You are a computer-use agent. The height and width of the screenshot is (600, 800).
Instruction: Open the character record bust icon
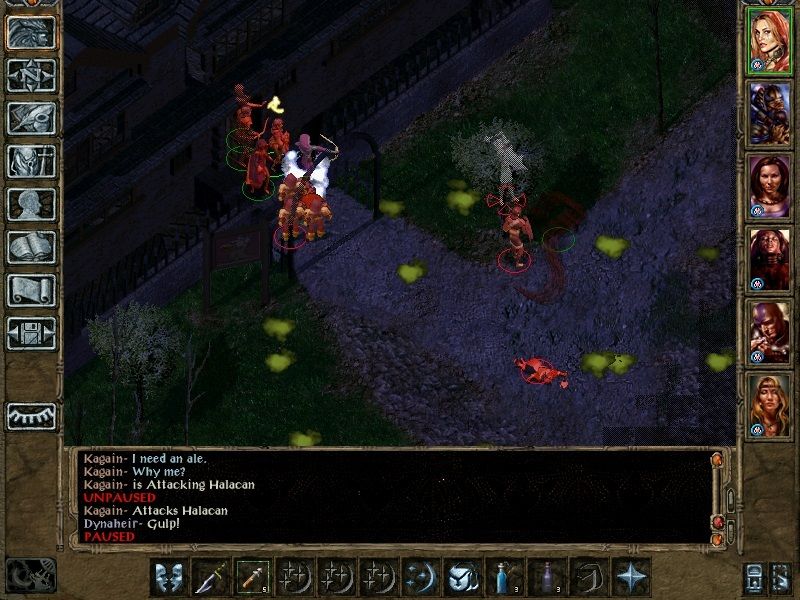click(31, 204)
